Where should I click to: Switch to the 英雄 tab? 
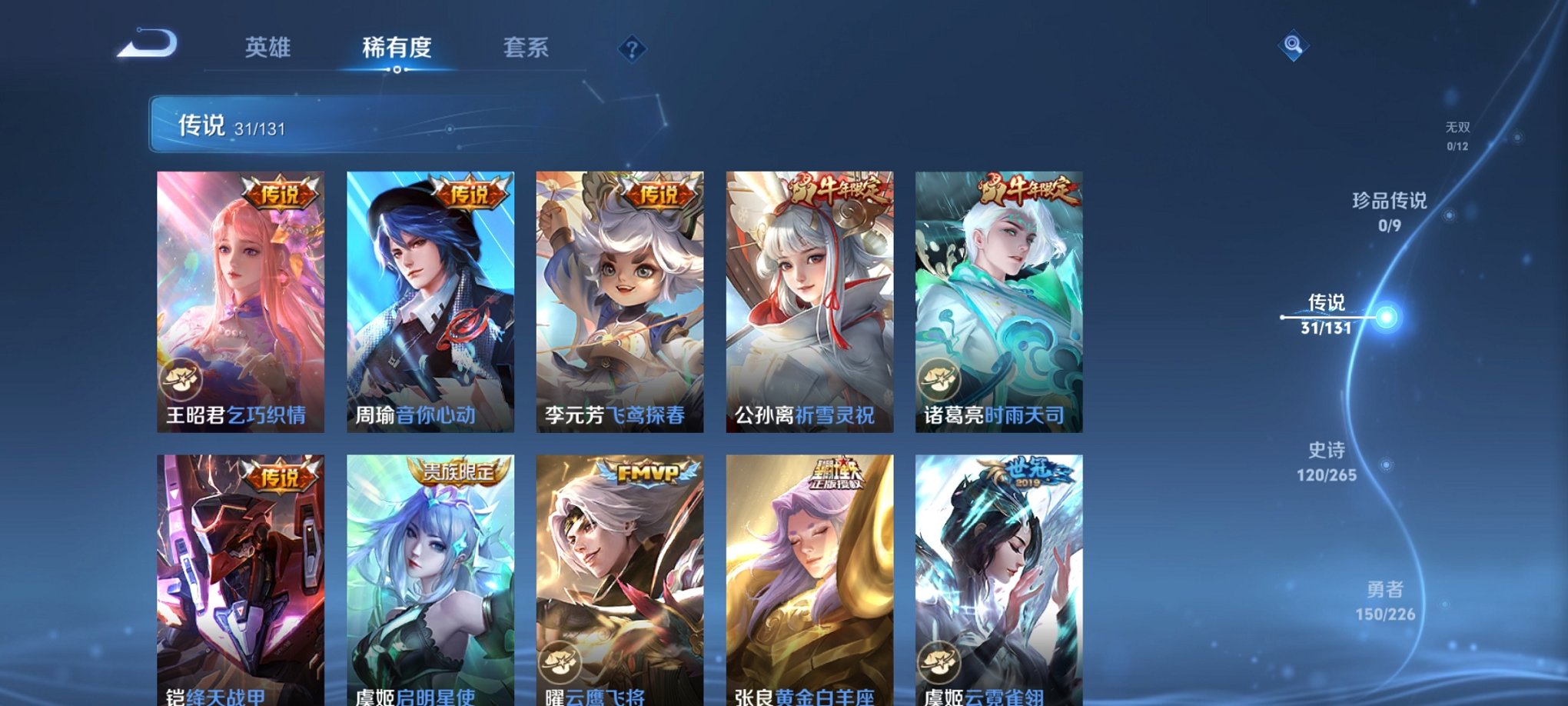(x=267, y=48)
